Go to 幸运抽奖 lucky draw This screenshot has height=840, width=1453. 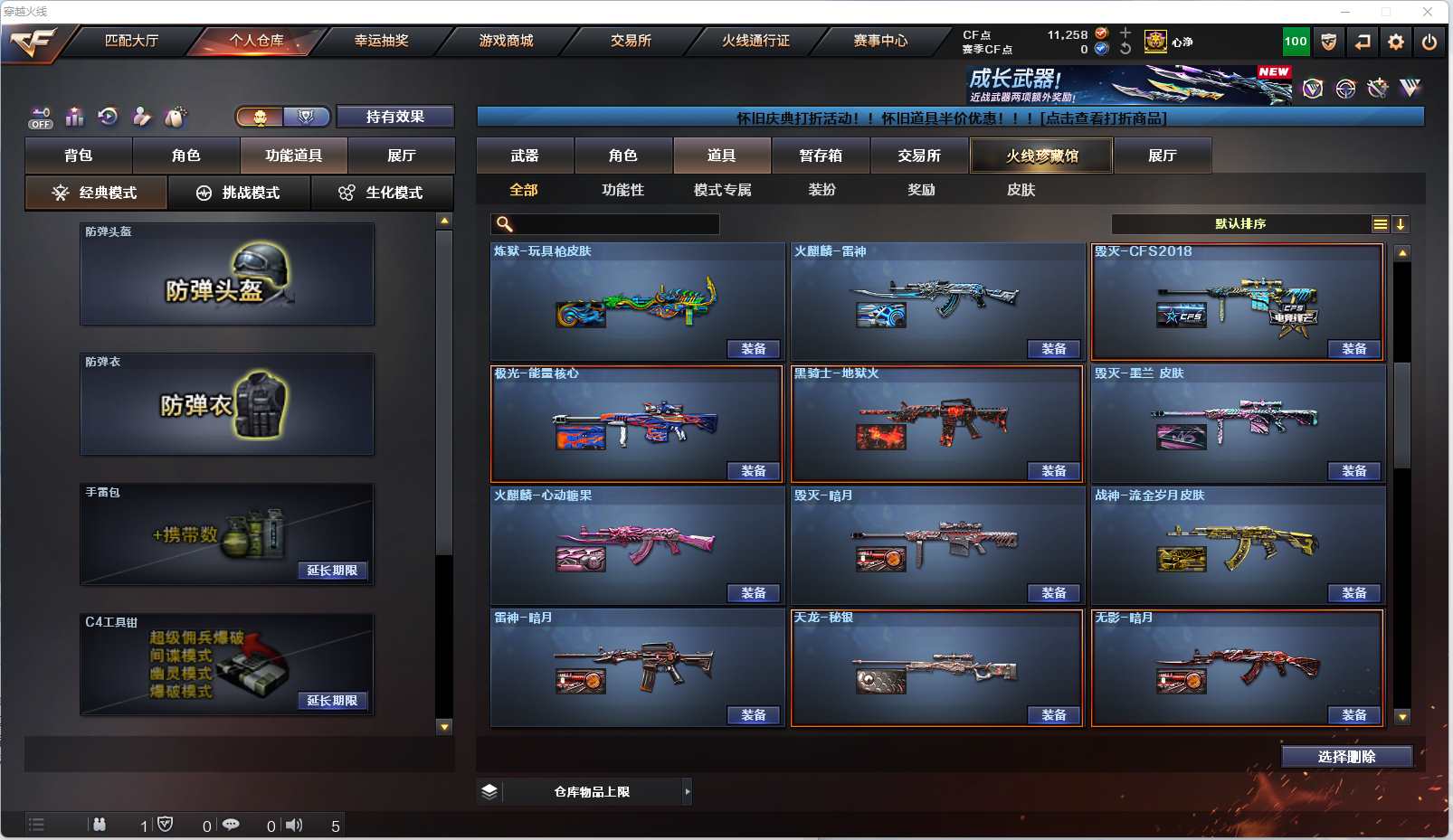pos(381,41)
